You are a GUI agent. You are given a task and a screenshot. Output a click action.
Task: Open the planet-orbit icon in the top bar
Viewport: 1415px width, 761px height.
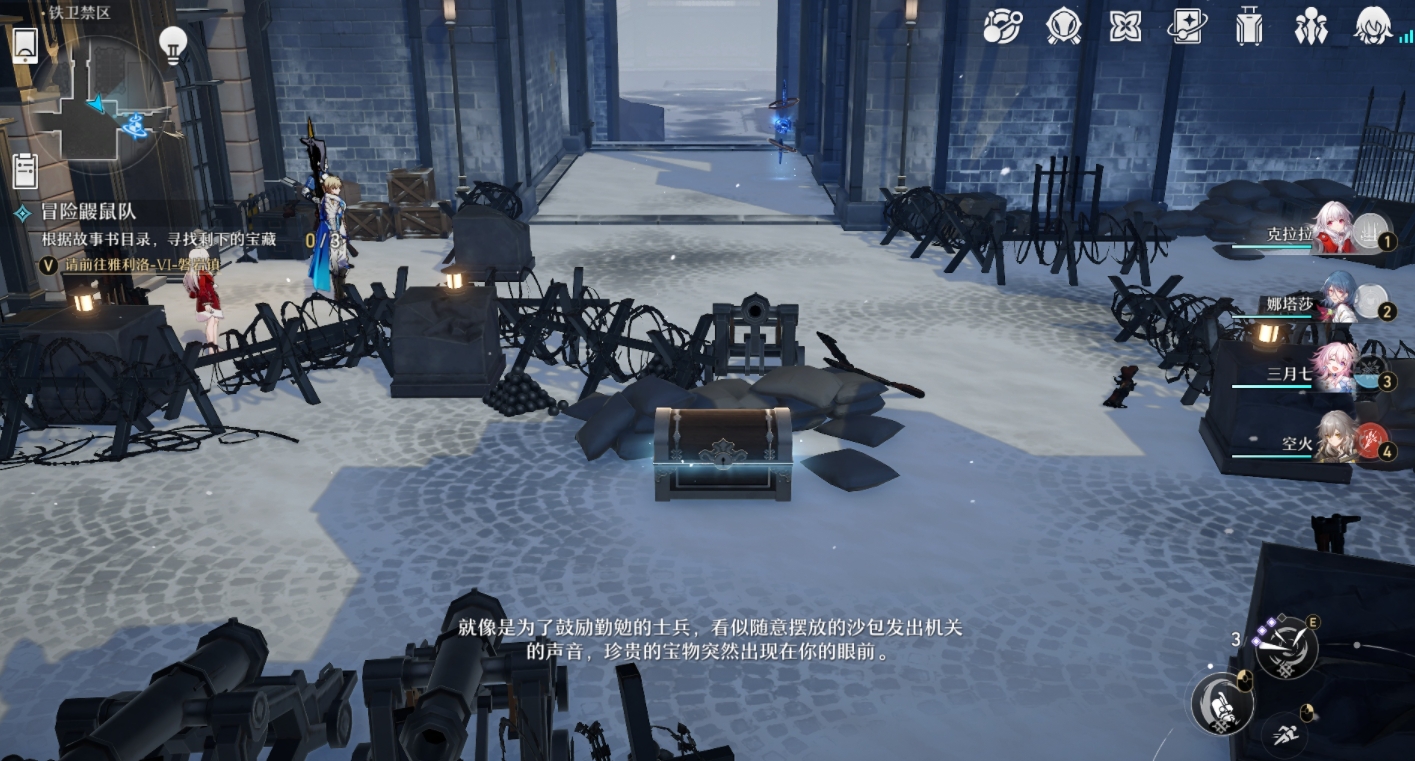coord(1000,25)
